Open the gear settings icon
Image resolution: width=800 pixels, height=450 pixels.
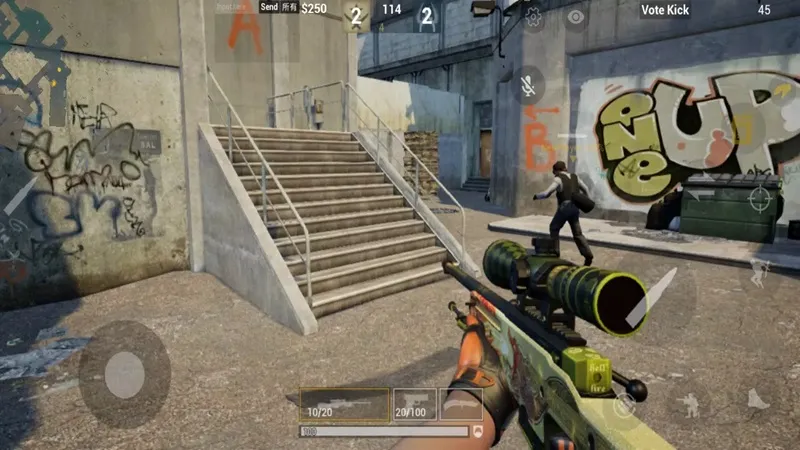click(533, 16)
